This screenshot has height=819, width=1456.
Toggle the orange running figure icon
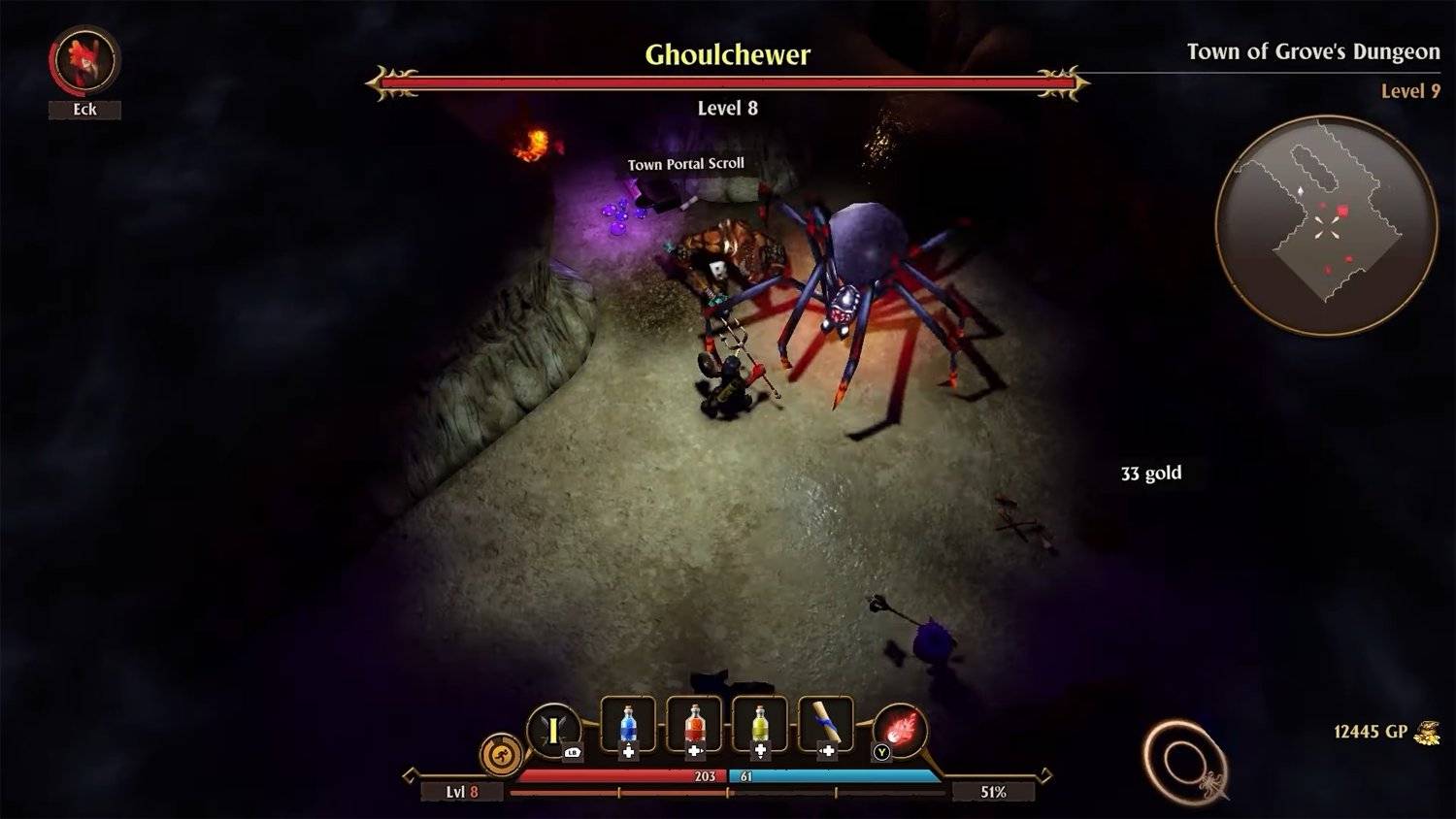[x=502, y=755]
